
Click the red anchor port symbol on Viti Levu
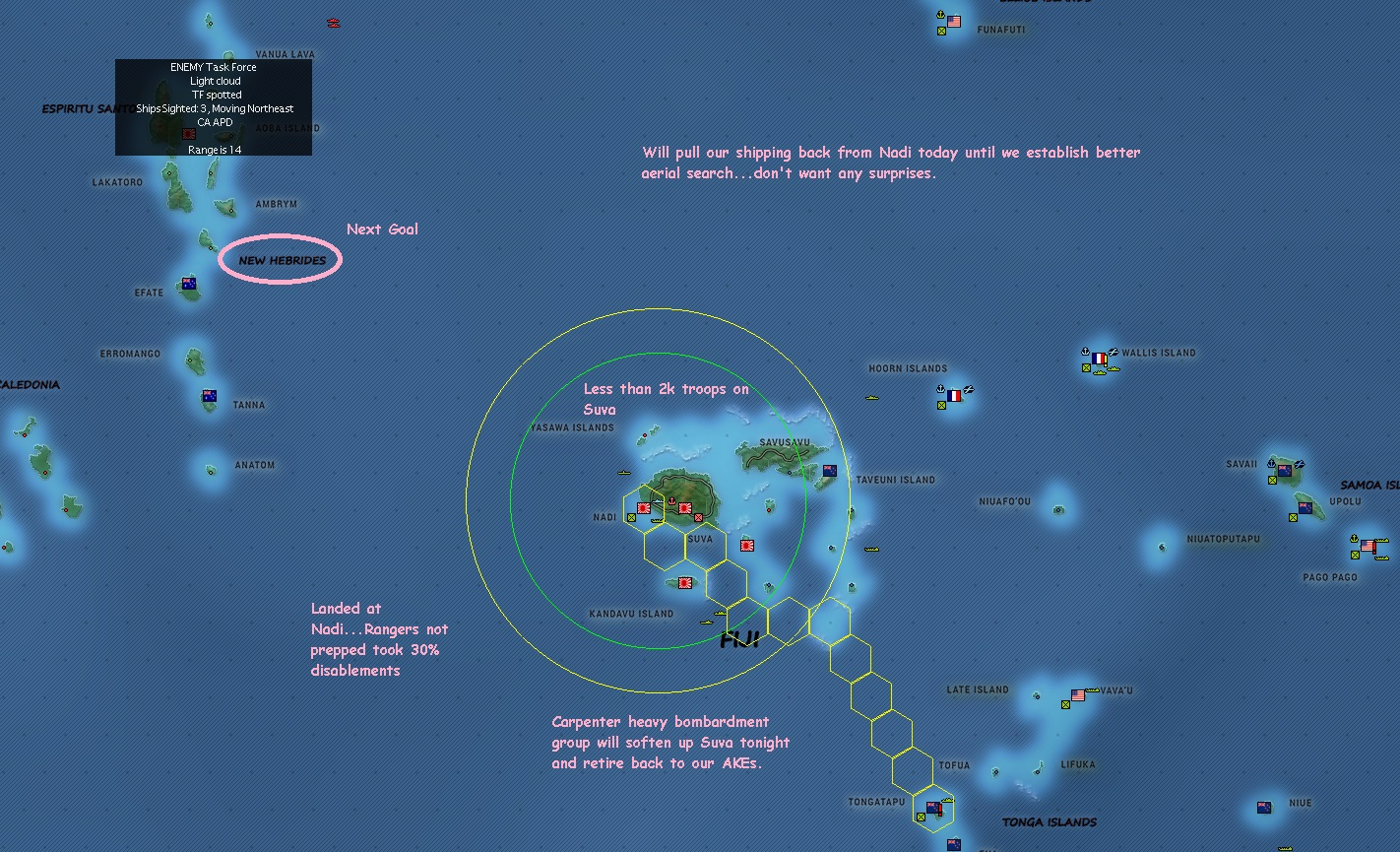tap(671, 501)
